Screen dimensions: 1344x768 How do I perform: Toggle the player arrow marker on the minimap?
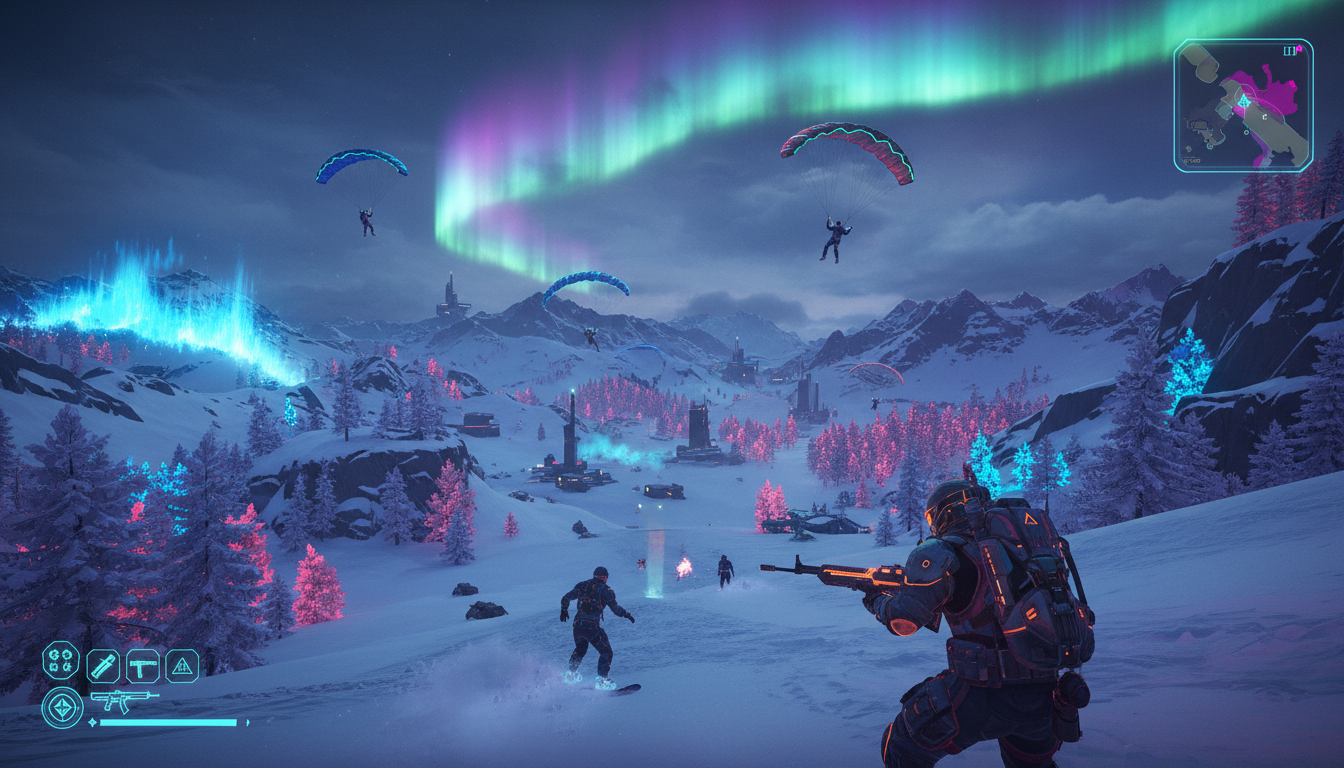(1245, 101)
